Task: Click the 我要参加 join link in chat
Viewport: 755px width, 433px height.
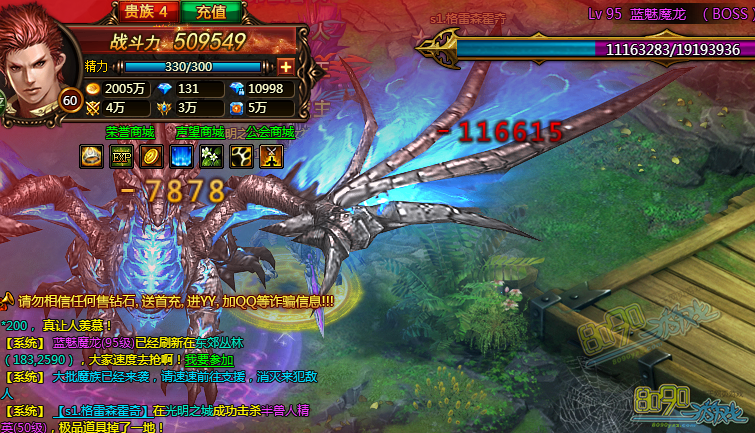Action: tap(208, 360)
